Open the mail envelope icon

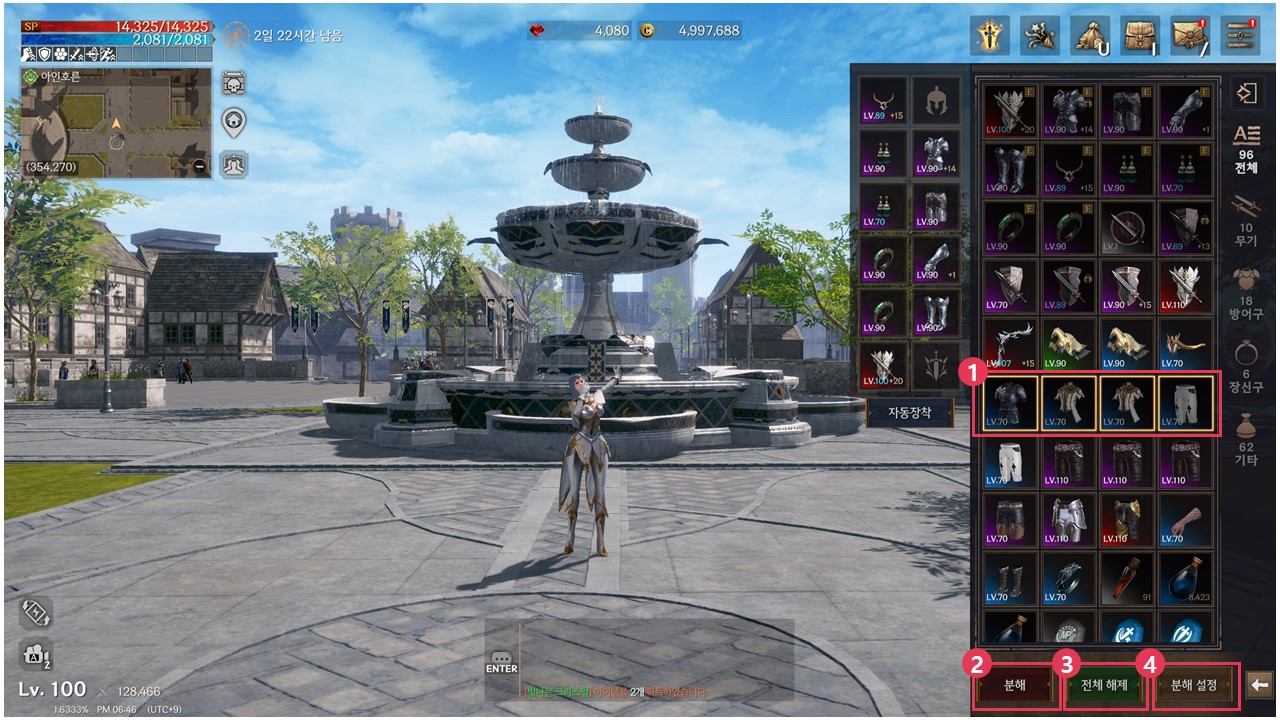[1190, 35]
